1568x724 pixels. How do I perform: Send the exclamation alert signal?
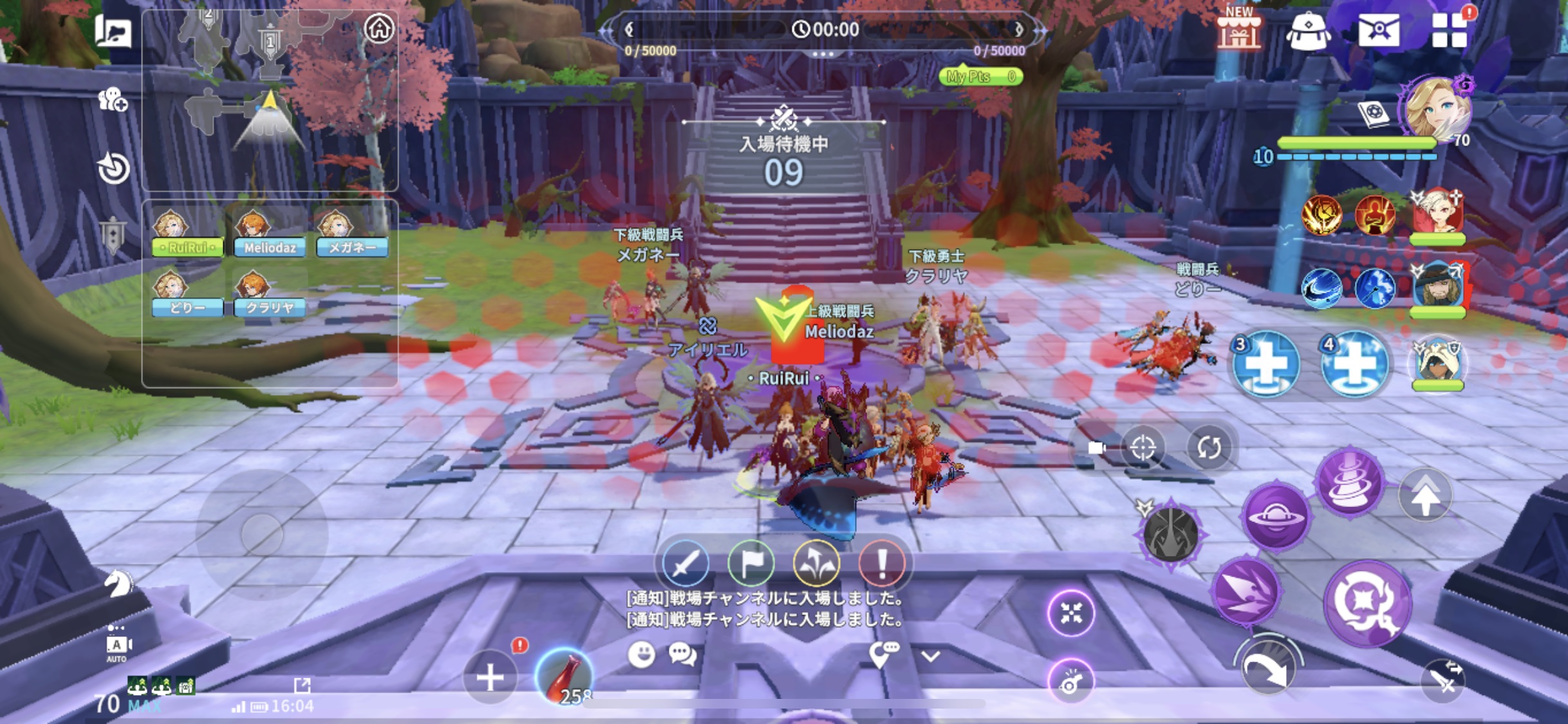click(x=882, y=564)
